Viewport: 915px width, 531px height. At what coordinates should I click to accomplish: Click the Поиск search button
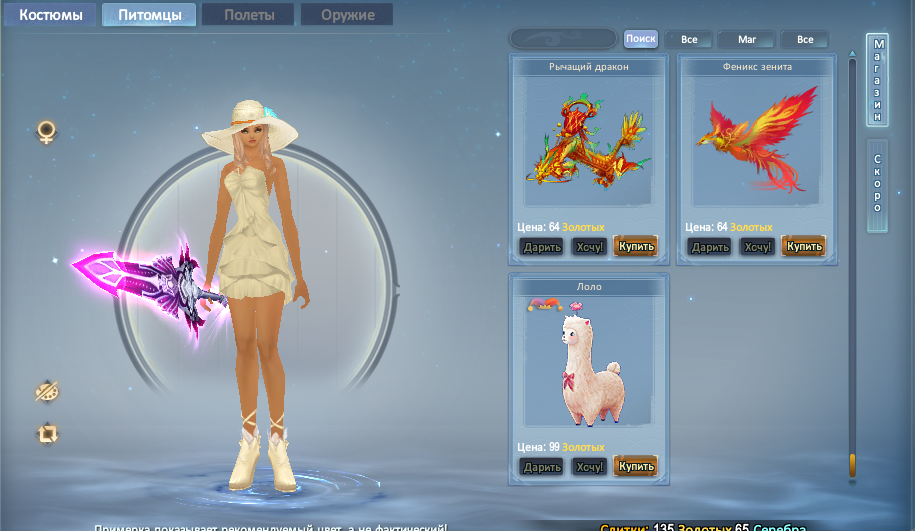641,39
